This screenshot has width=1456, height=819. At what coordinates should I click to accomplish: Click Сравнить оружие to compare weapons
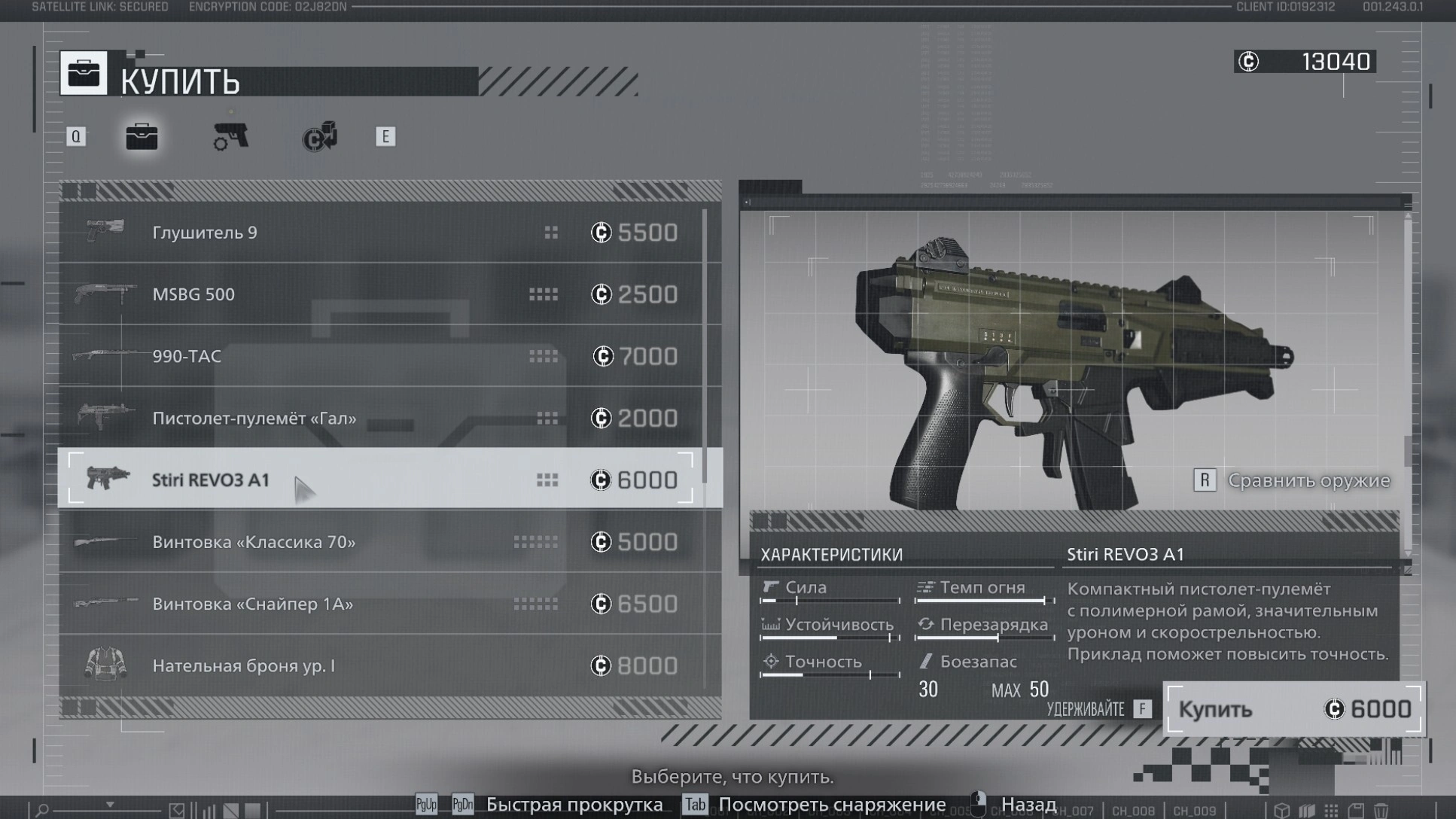pyautogui.click(x=1292, y=480)
